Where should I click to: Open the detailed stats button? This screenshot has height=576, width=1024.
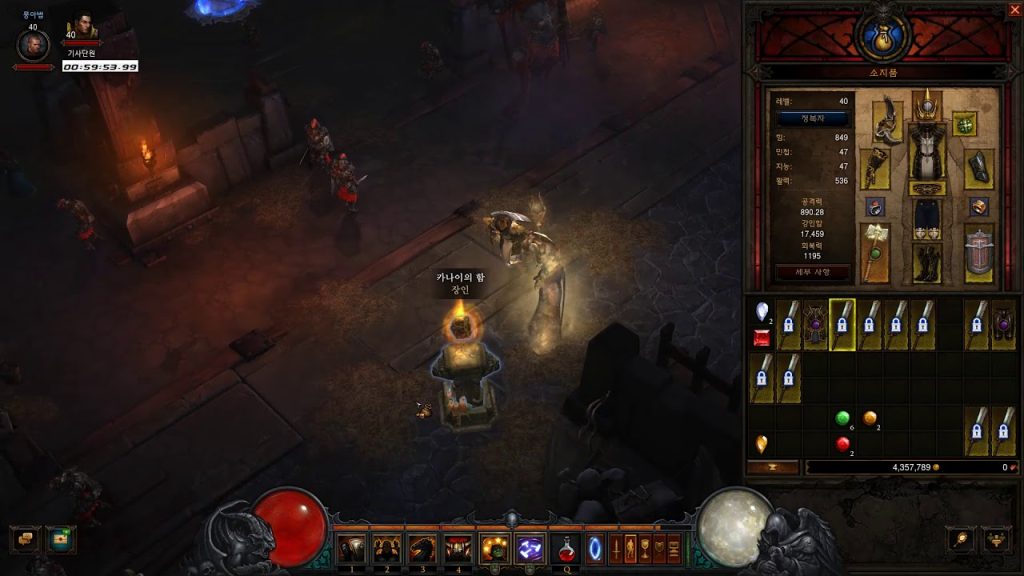[813, 272]
